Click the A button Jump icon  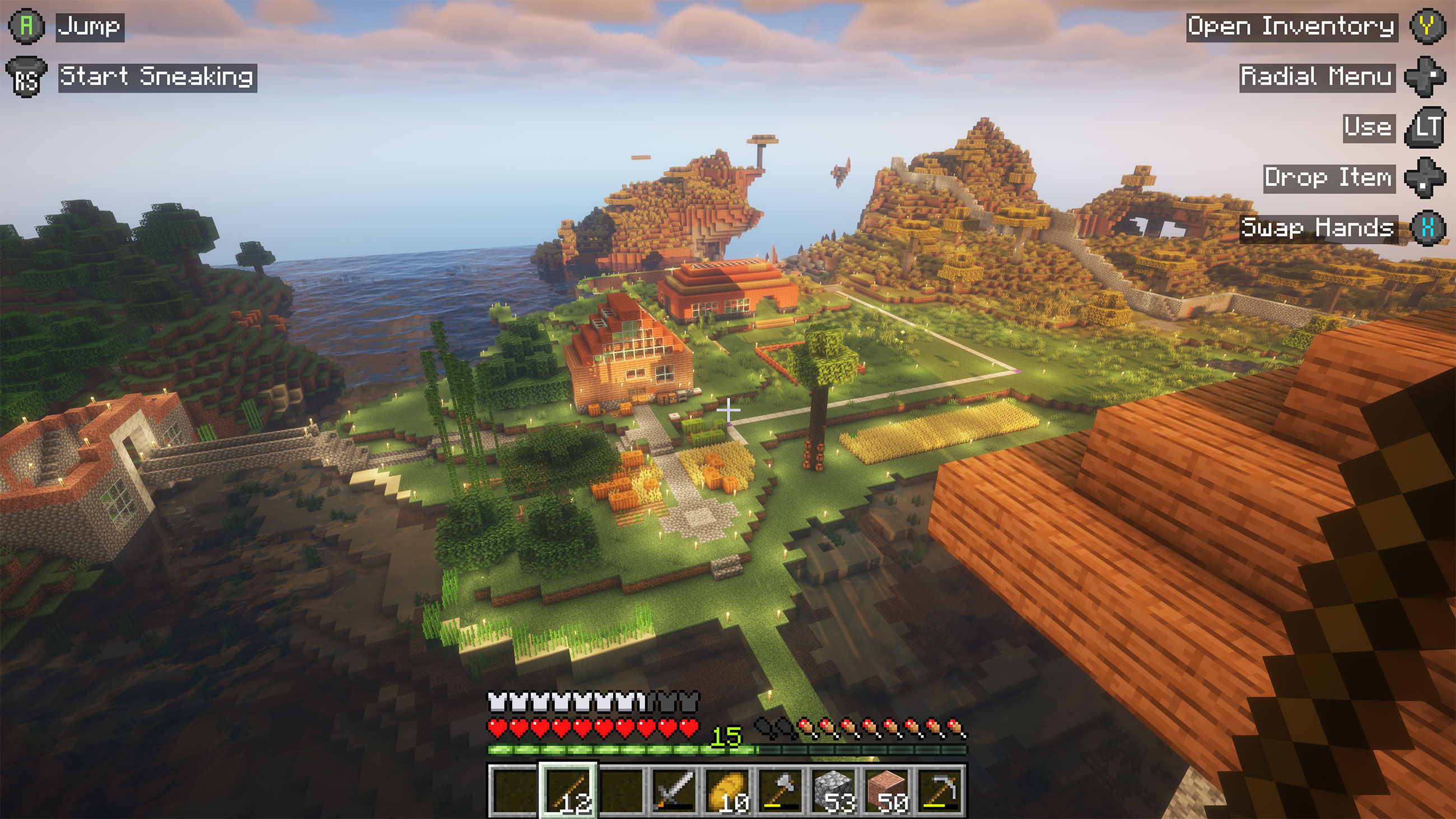(x=26, y=25)
